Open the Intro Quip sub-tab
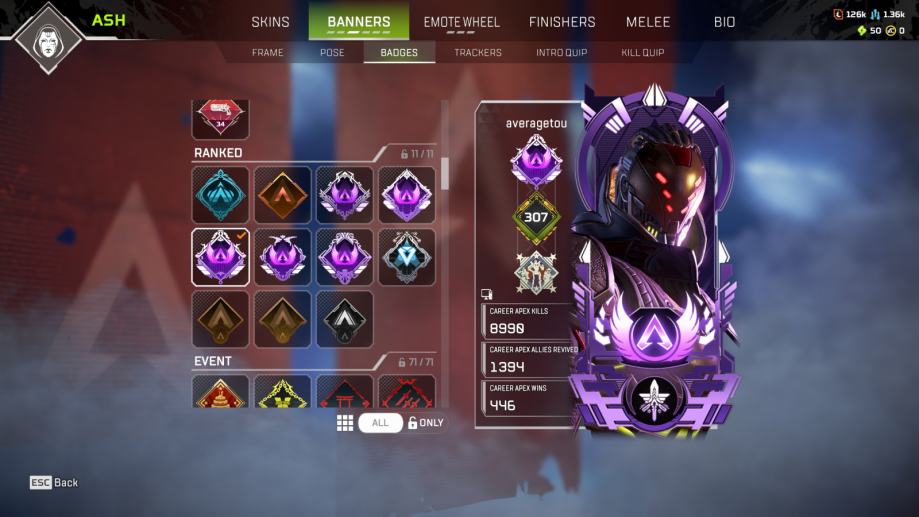919x517 pixels. tap(562, 52)
